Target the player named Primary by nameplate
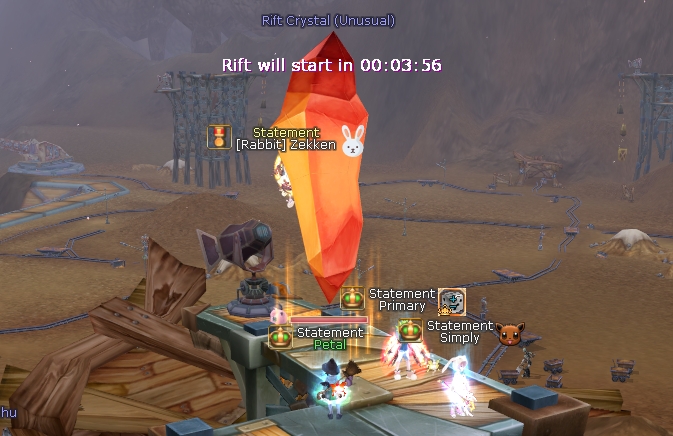 402,306
